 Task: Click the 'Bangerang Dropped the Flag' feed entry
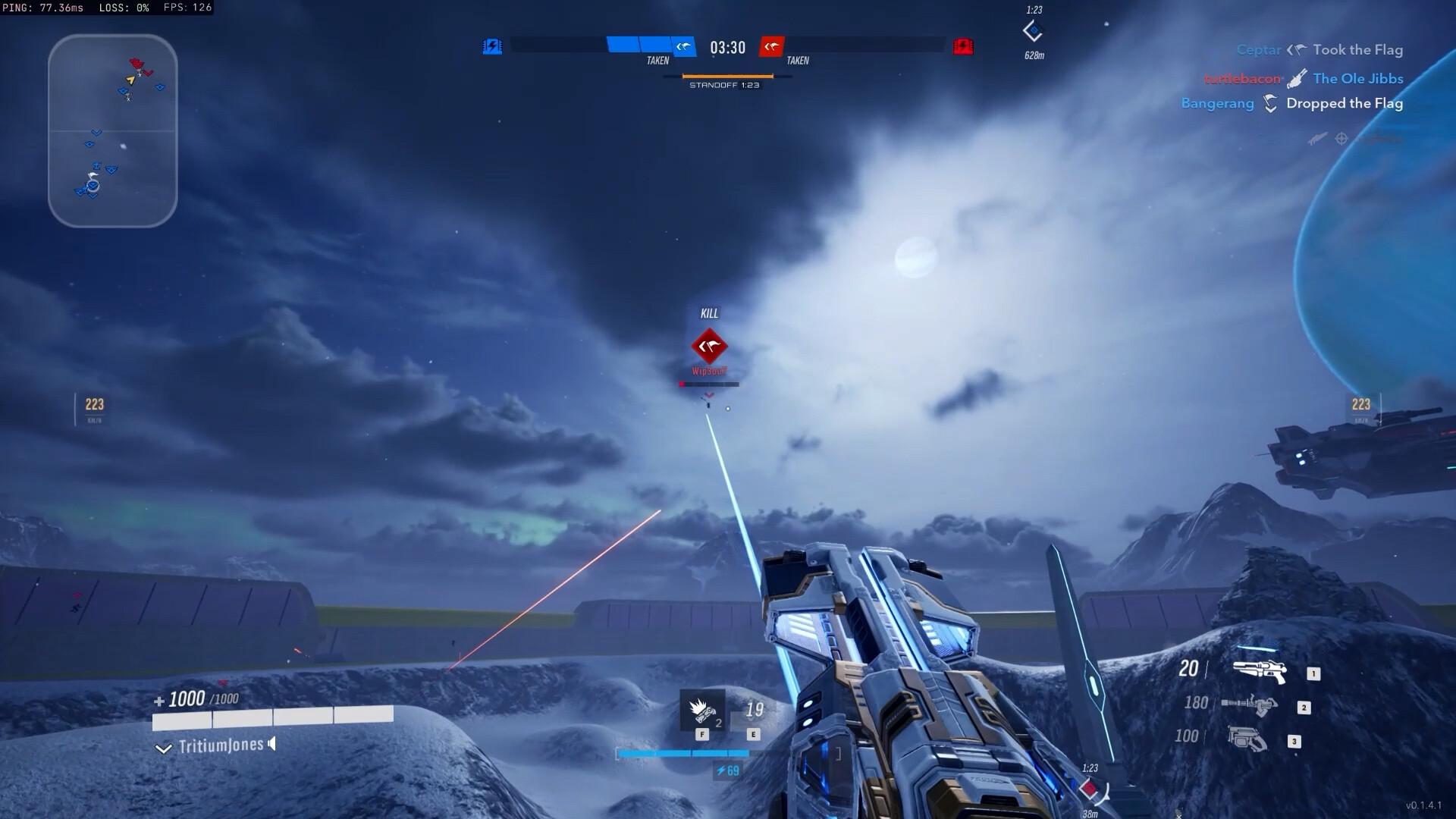point(1291,104)
